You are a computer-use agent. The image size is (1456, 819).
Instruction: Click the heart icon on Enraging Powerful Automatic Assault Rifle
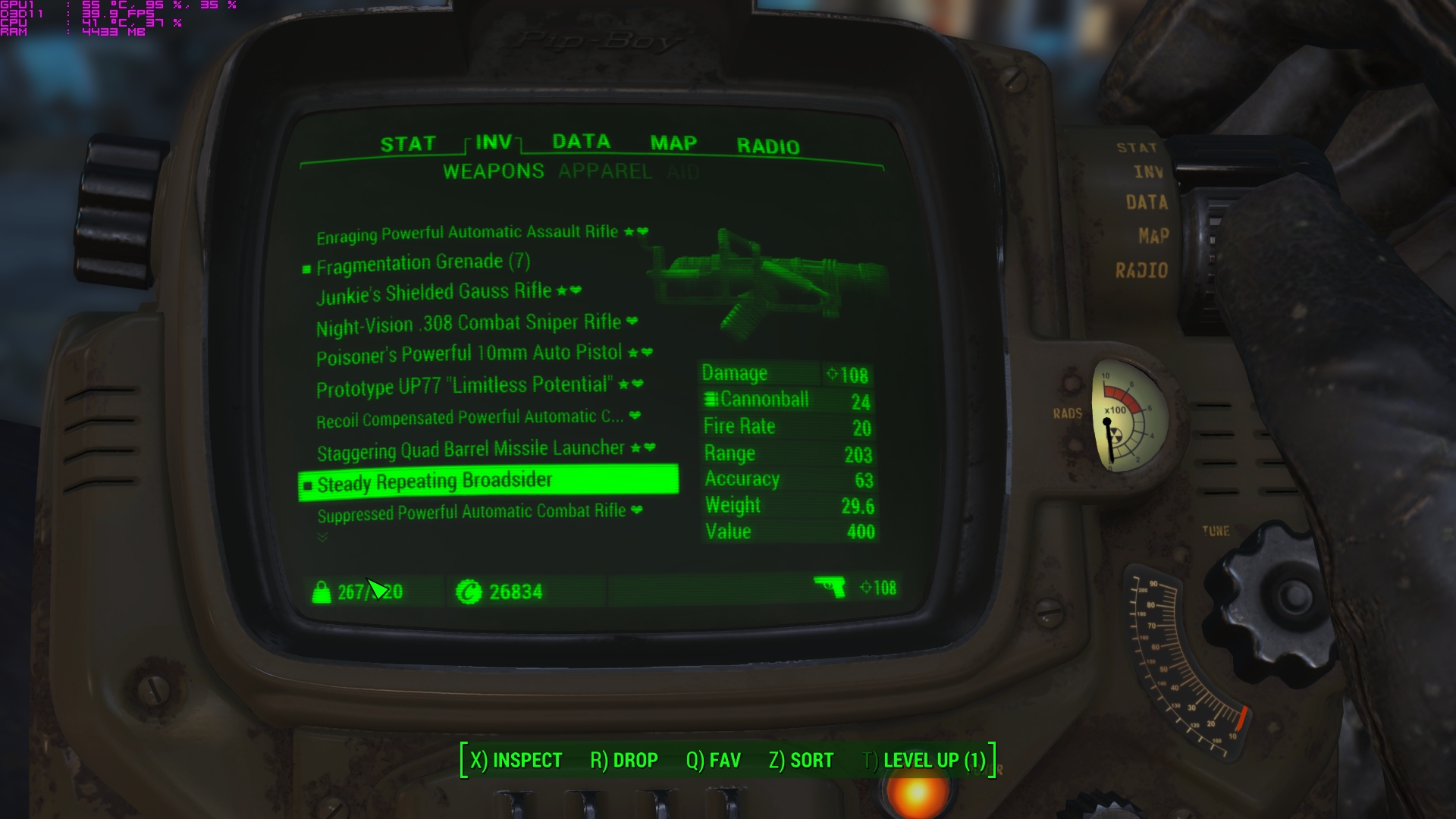pos(642,233)
